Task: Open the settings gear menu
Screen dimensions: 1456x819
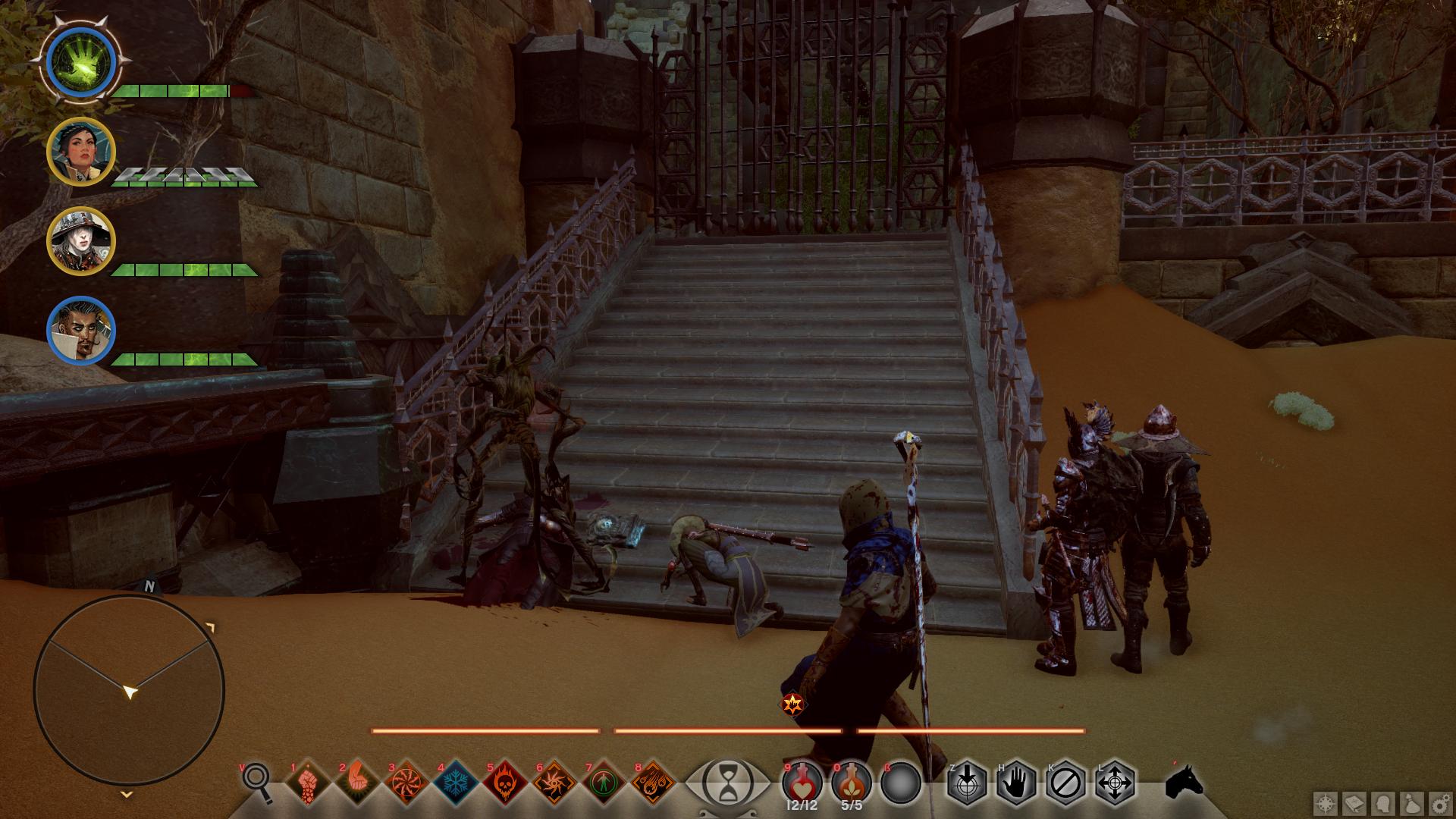Action: (x=1440, y=805)
